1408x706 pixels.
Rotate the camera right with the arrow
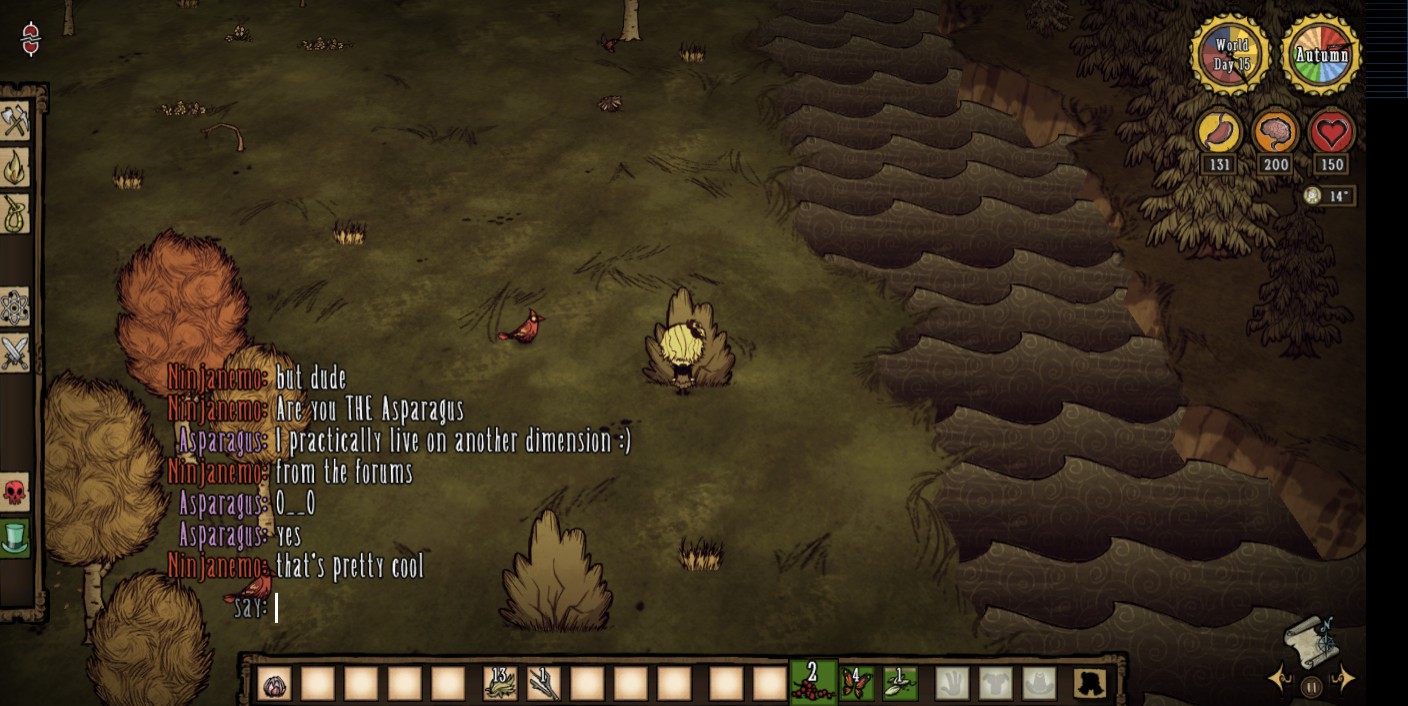(x=1345, y=680)
